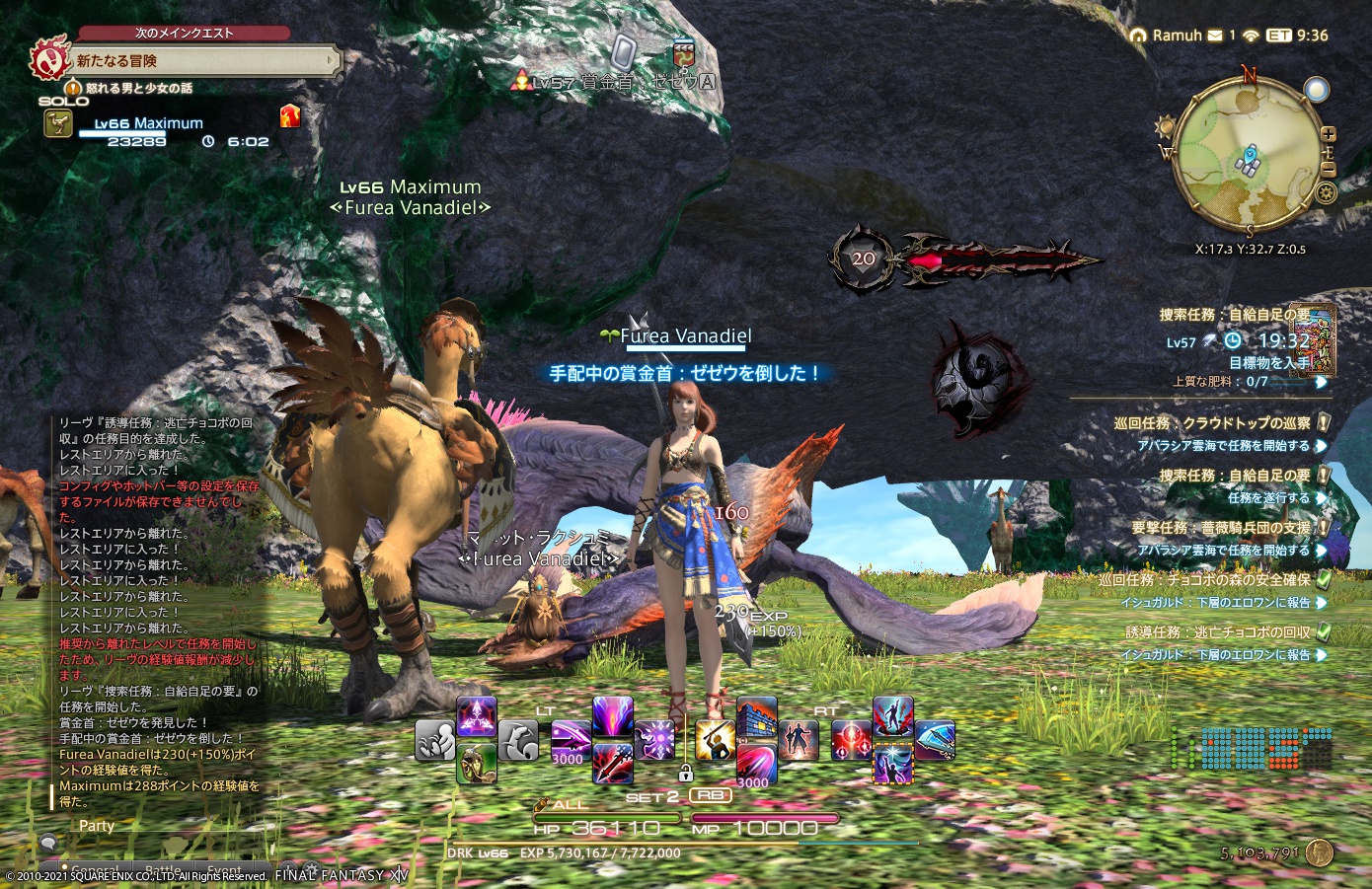This screenshot has height=889, width=1372.
Task: Click the イシュガルド：下層のエロワンに報告 link
Action: (1215, 602)
